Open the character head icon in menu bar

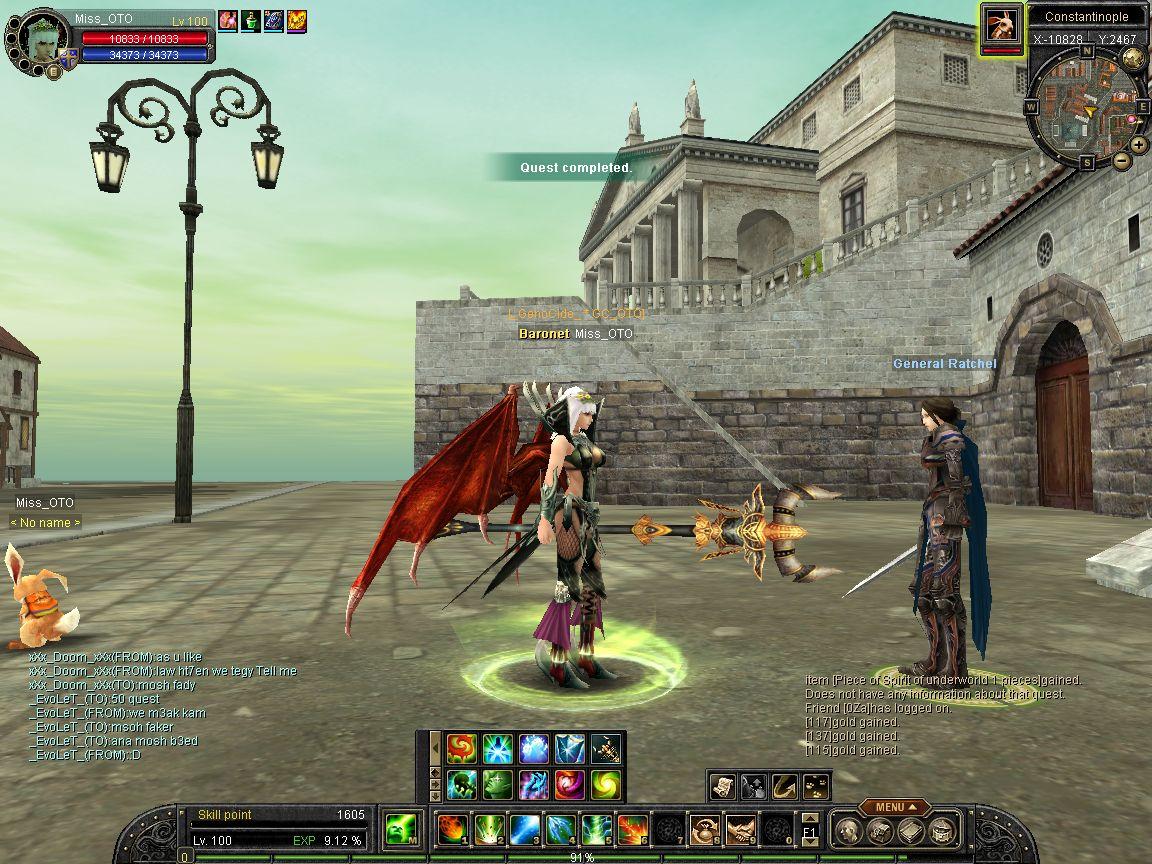click(x=848, y=830)
